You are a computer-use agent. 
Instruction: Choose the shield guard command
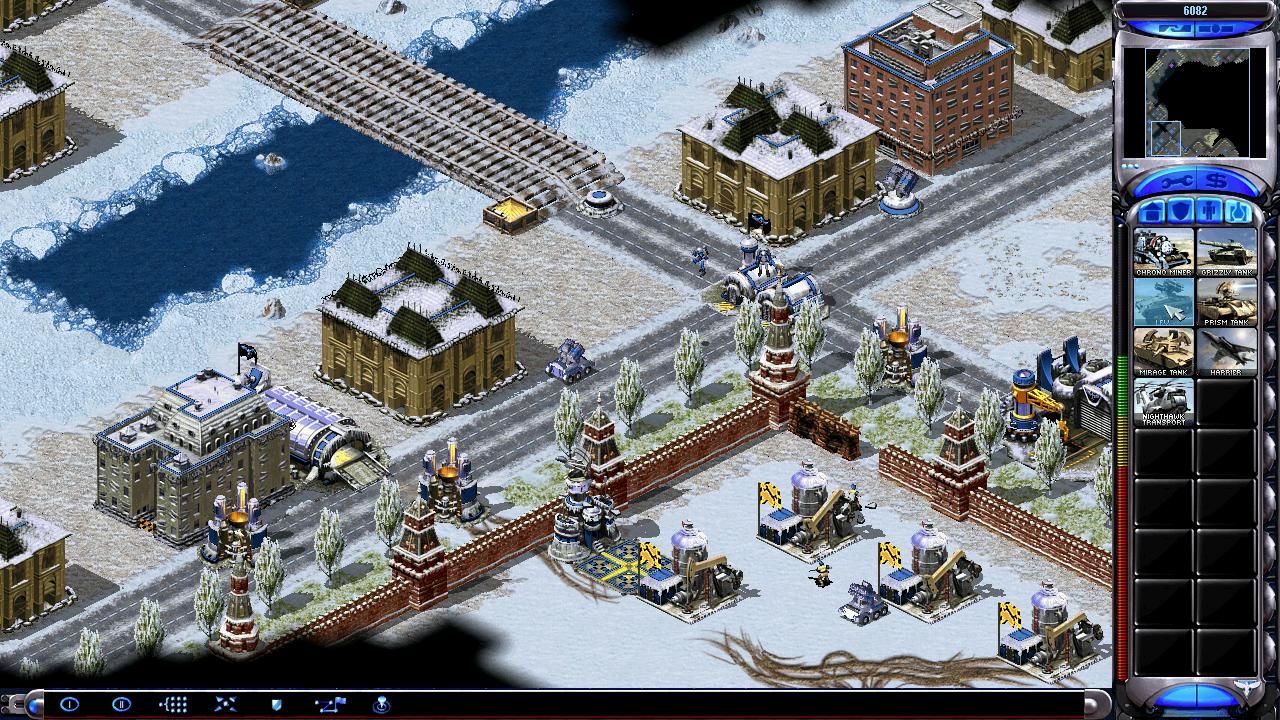(x=276, y=704)
